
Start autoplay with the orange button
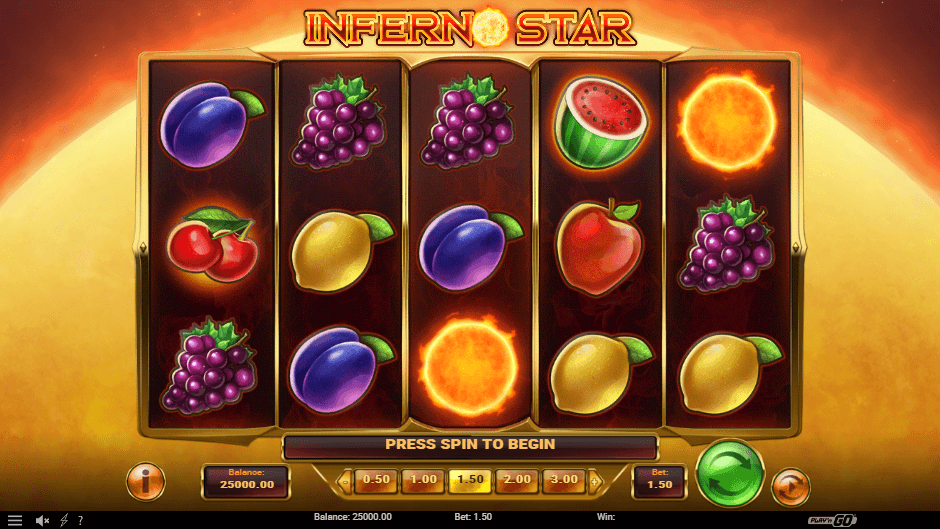point(791,486)
